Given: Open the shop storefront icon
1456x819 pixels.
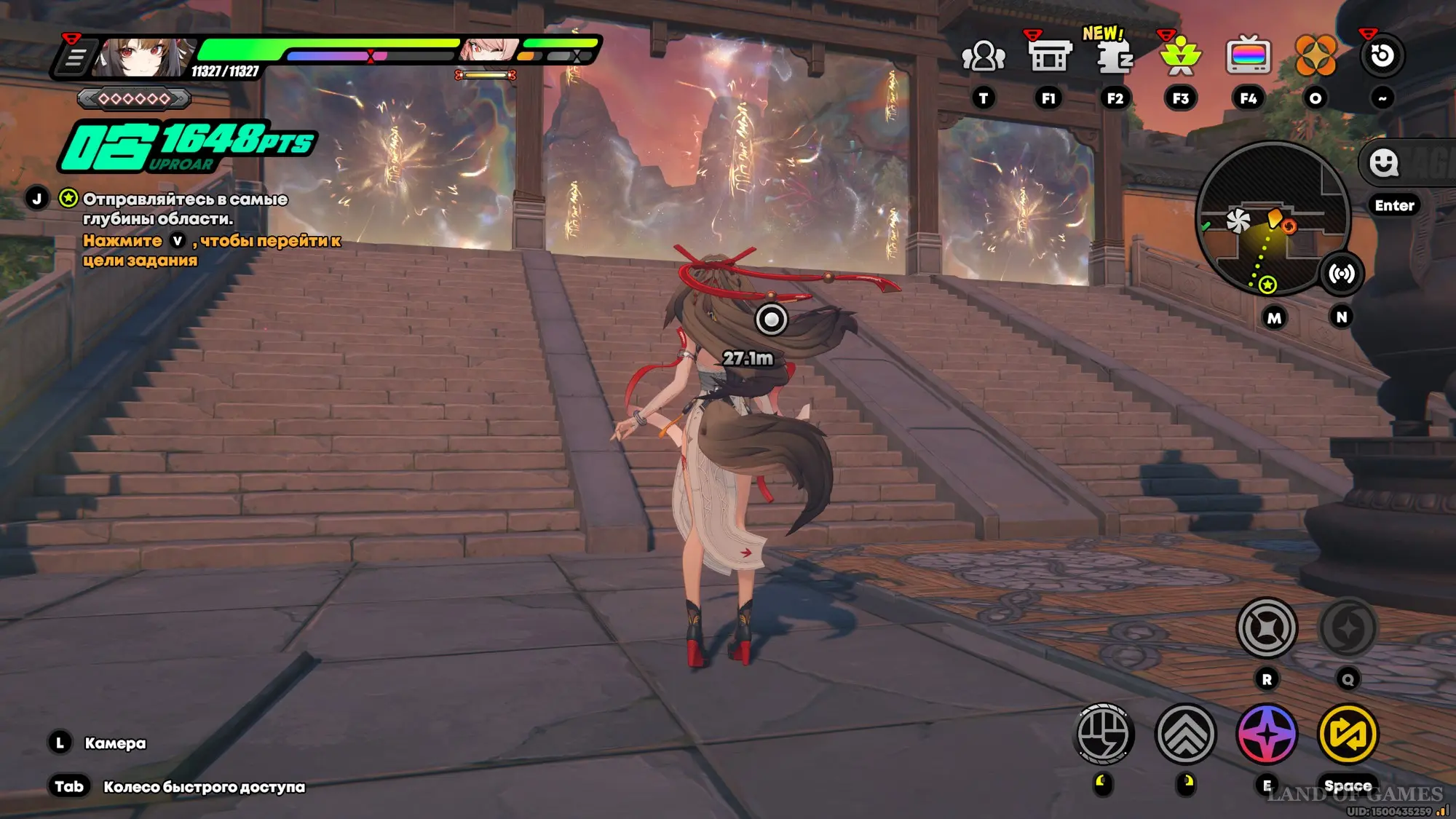Looking at the screenshot, I should 1049,56.
